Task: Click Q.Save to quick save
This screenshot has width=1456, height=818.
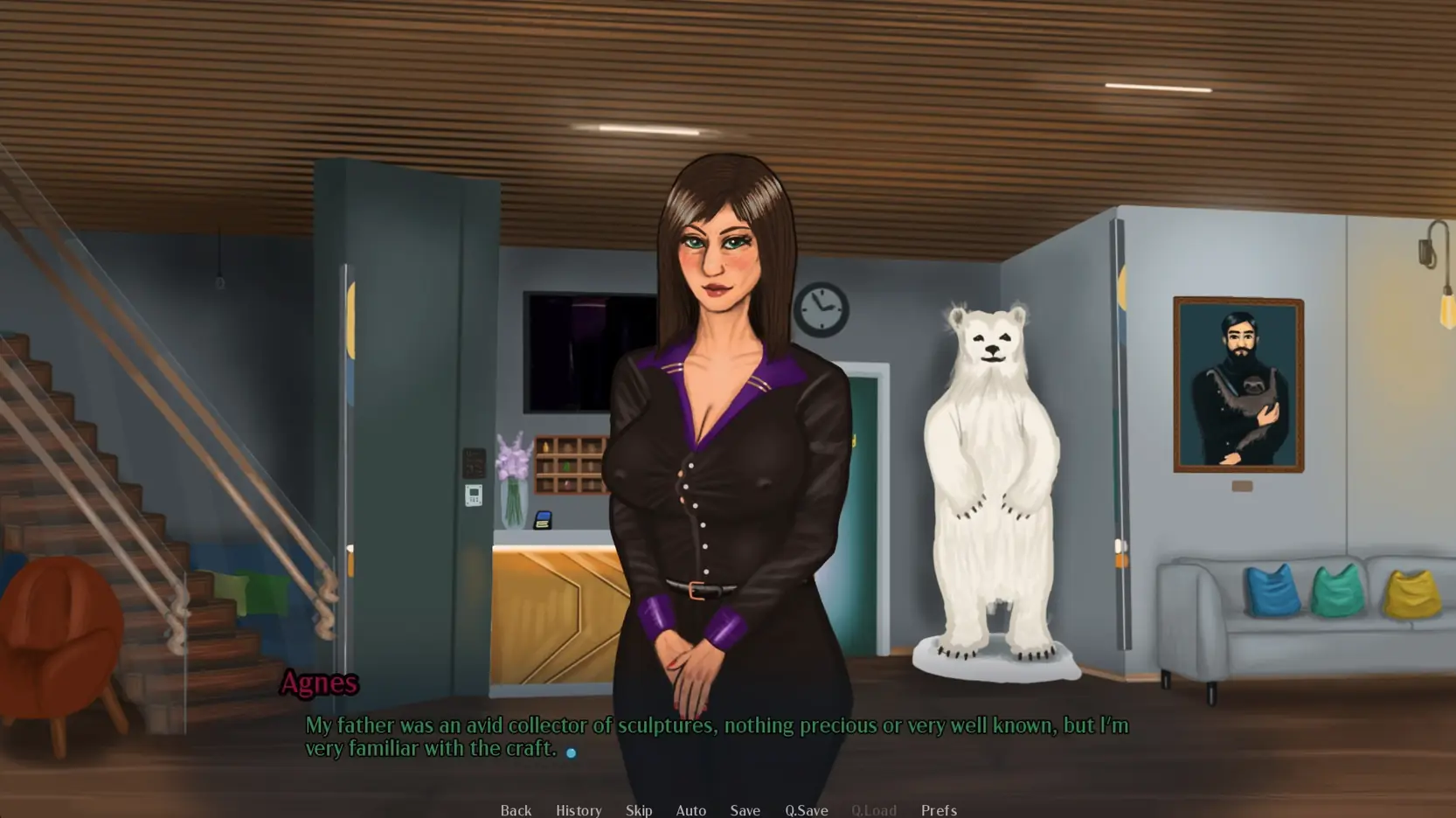Action: 806,810
